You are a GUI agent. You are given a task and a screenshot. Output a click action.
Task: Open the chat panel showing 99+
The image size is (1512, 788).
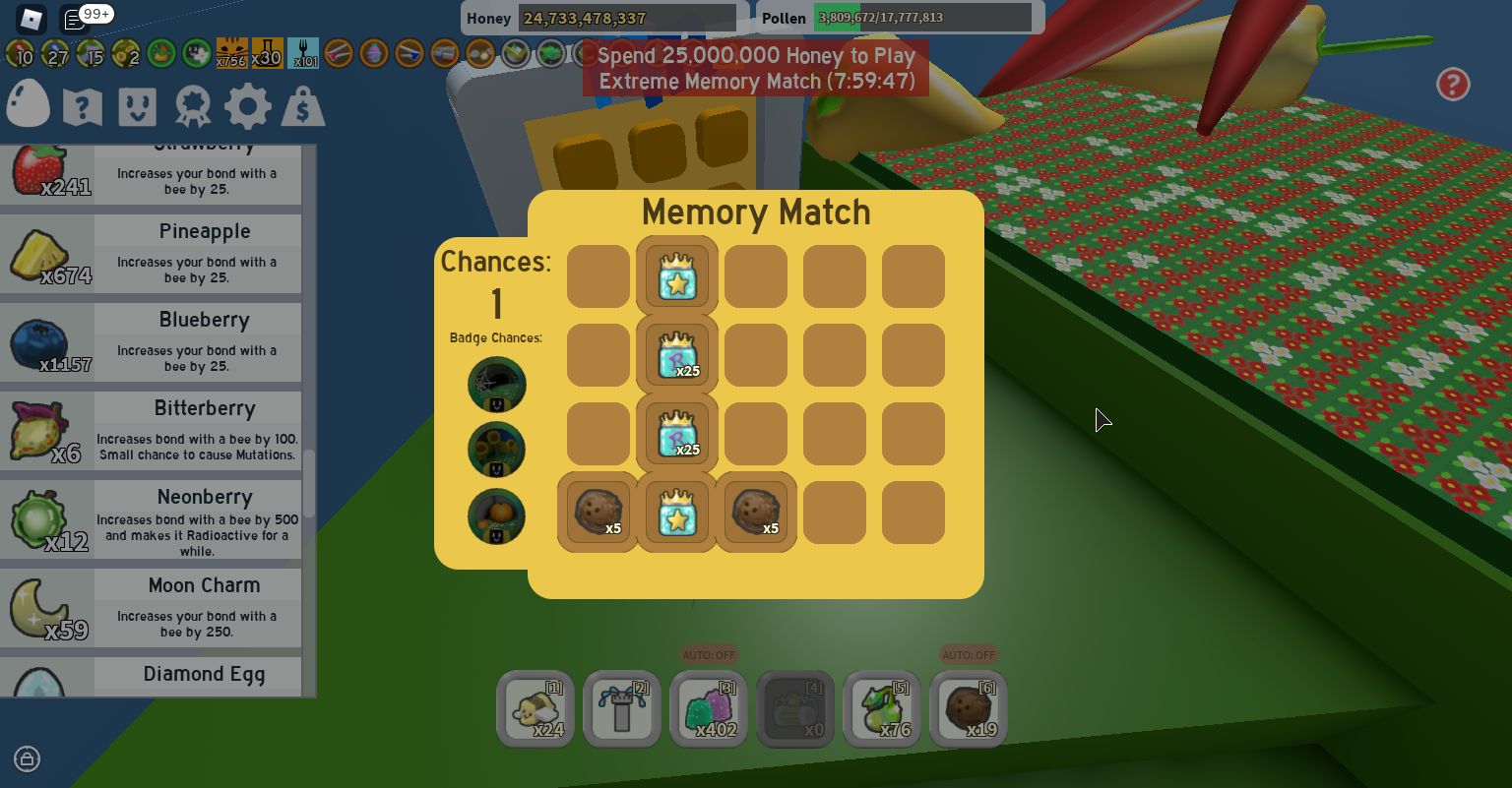(x=74, y=18)
